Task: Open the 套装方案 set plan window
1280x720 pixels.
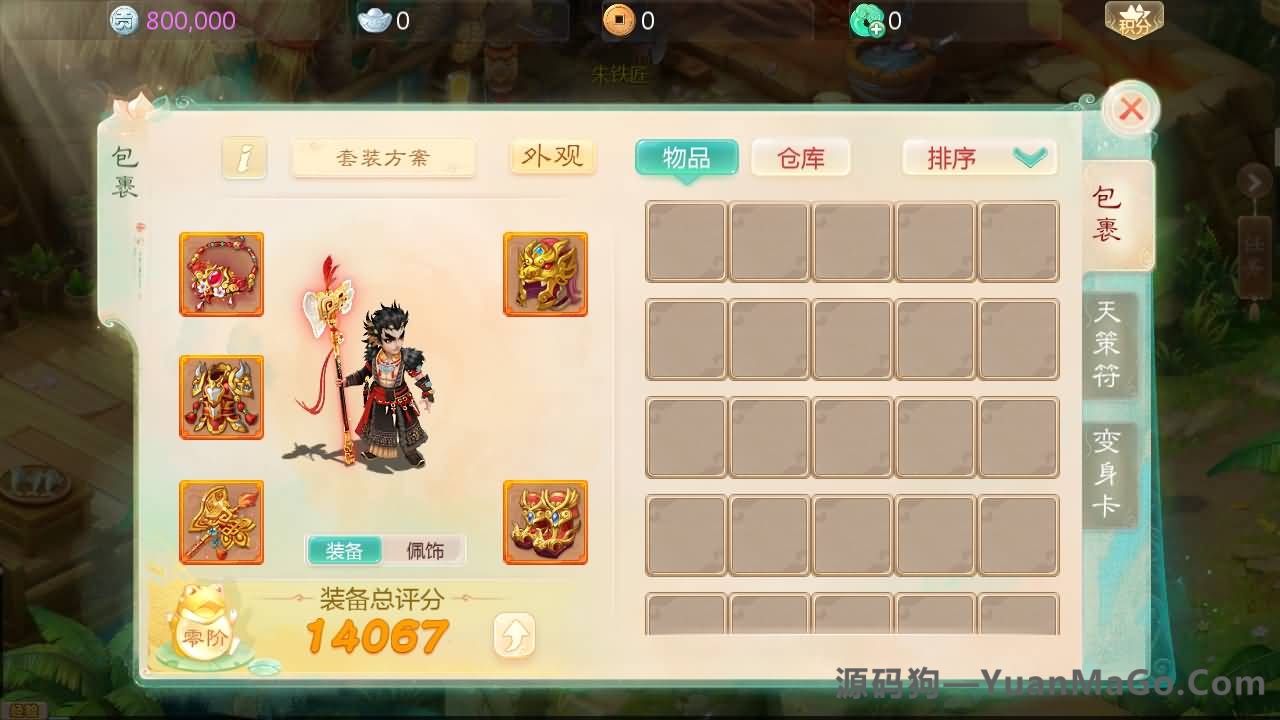Action: point(383,157)
